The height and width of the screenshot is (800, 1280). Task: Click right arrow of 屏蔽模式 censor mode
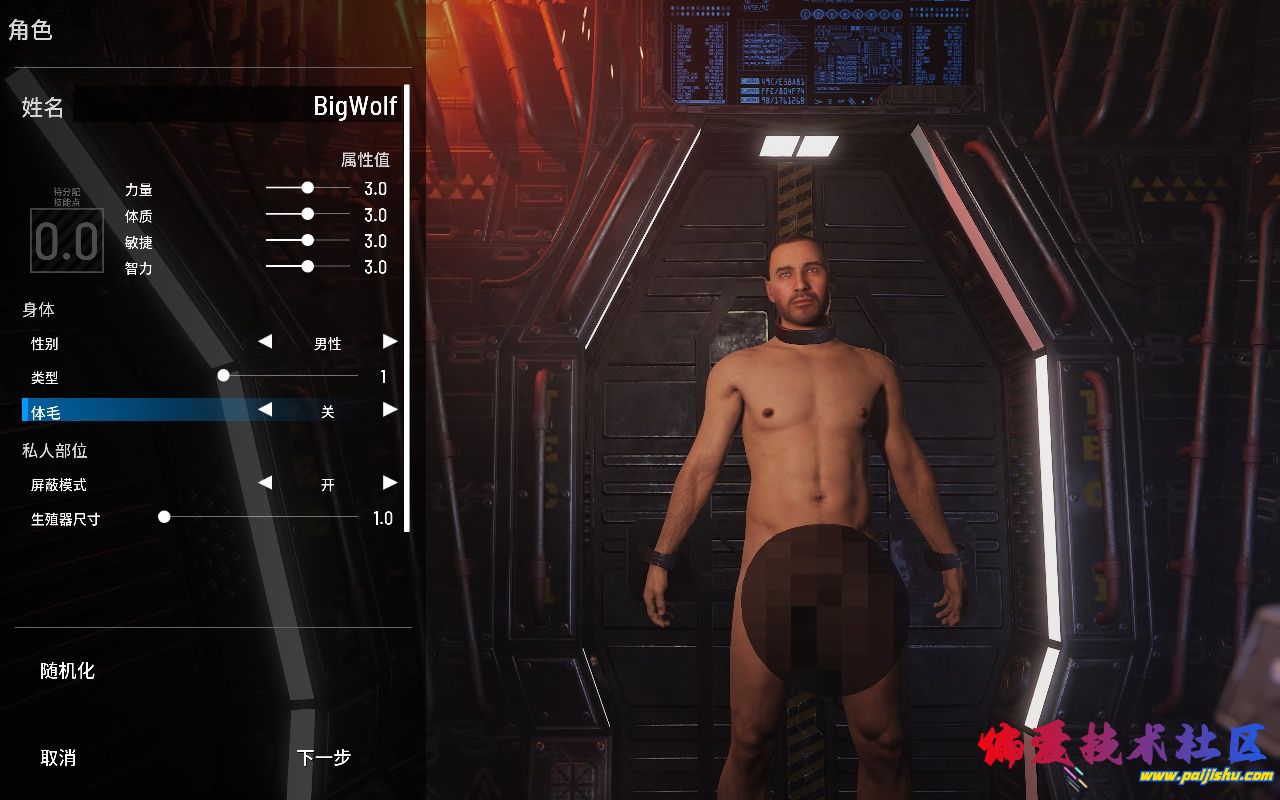tap(390, 483)
